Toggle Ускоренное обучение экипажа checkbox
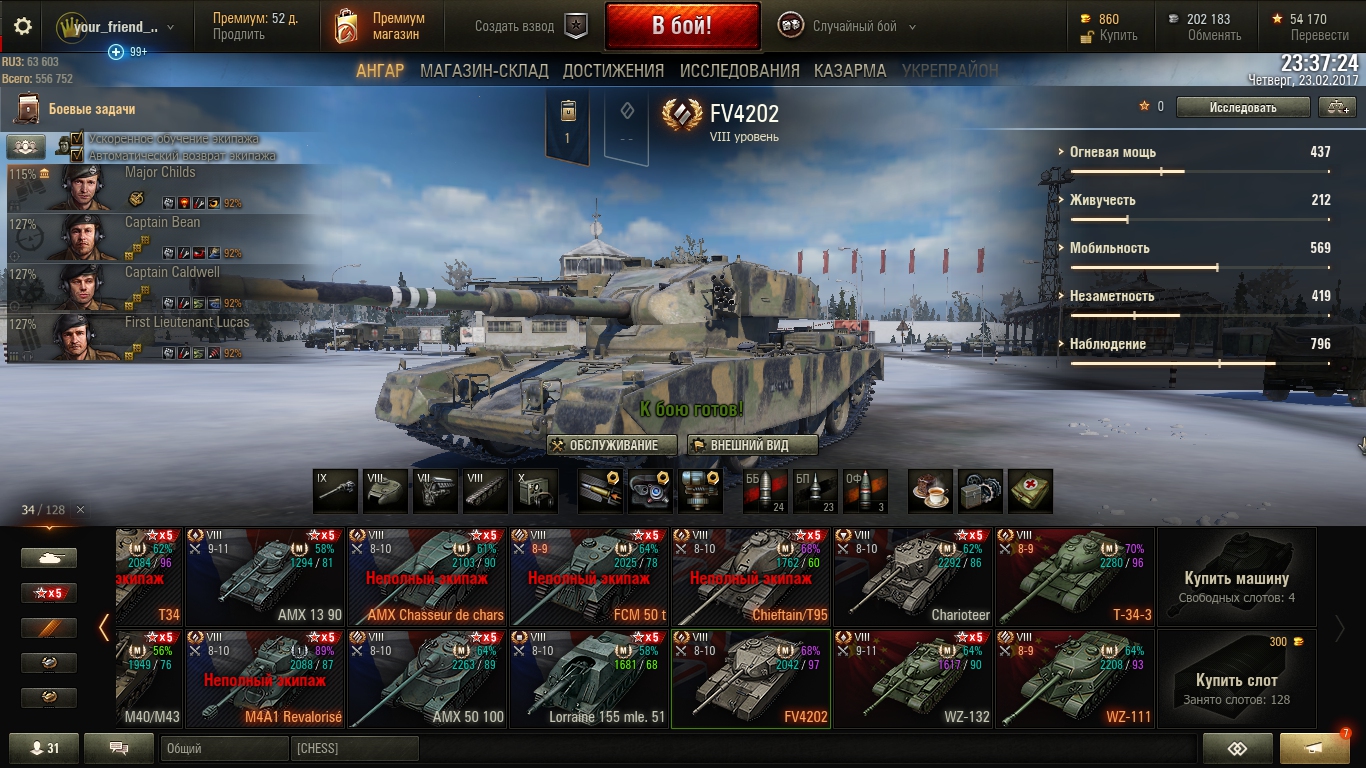Screen dimensions: 1366x768 coord(78,140)
